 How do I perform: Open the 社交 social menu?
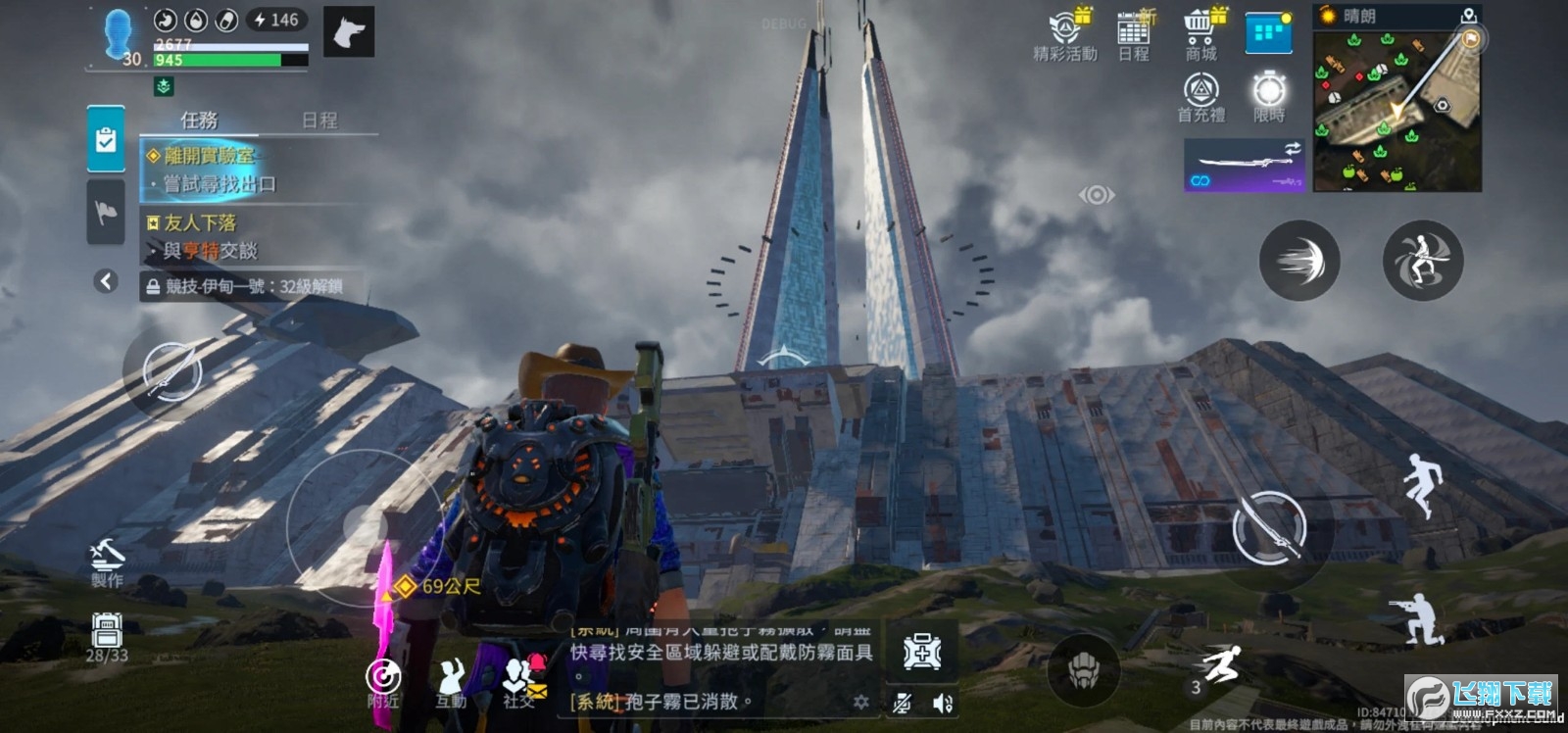pyautogui.click(x=520, y=681)
